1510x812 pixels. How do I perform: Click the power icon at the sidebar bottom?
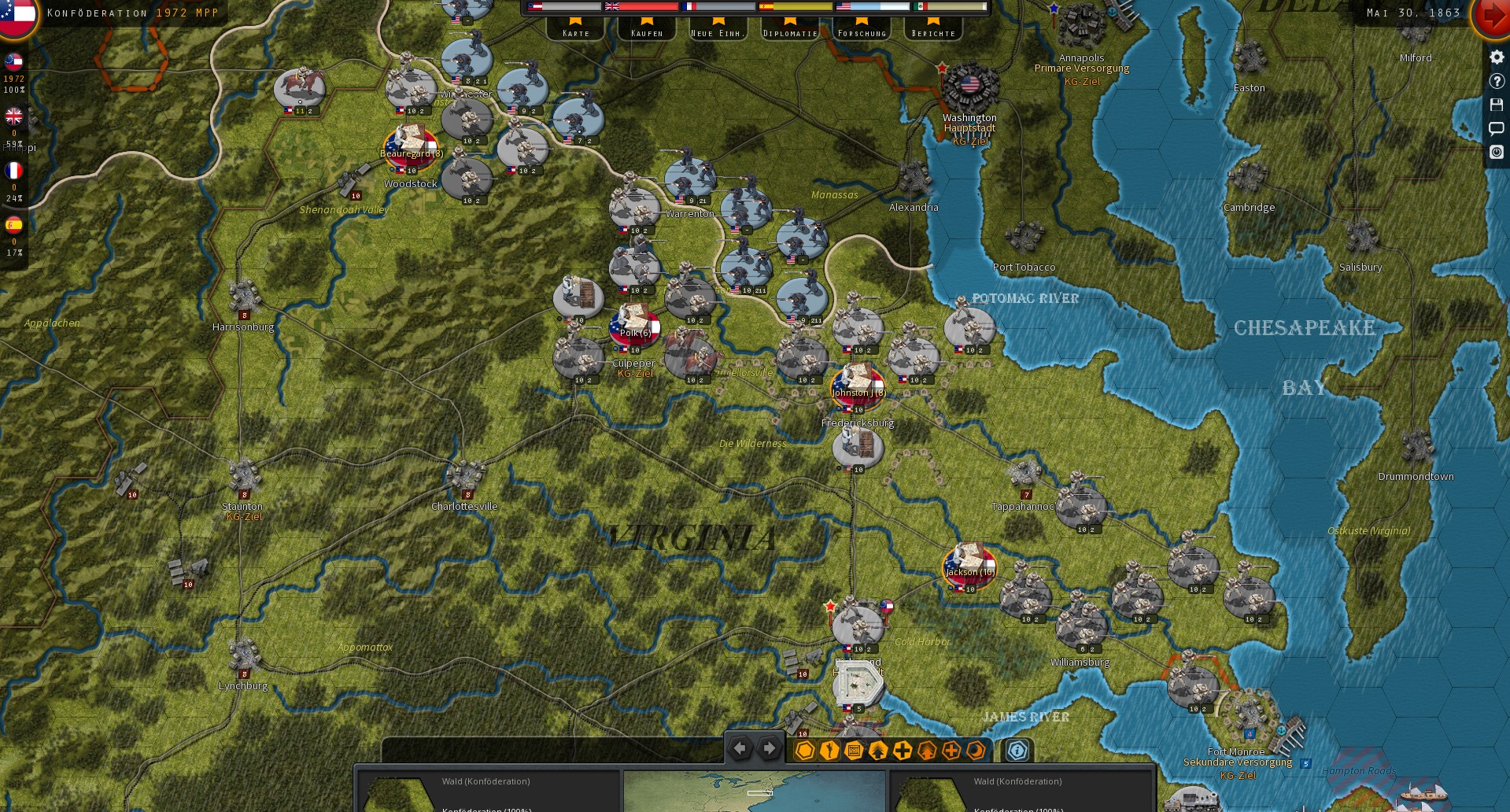click(x=1497, y=152)
